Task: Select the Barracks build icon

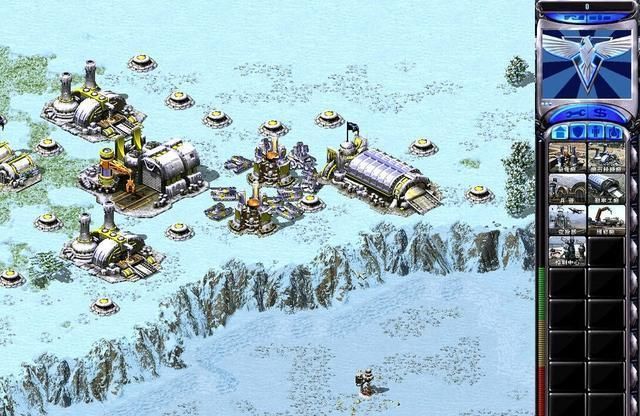Action: pos(567,188)
